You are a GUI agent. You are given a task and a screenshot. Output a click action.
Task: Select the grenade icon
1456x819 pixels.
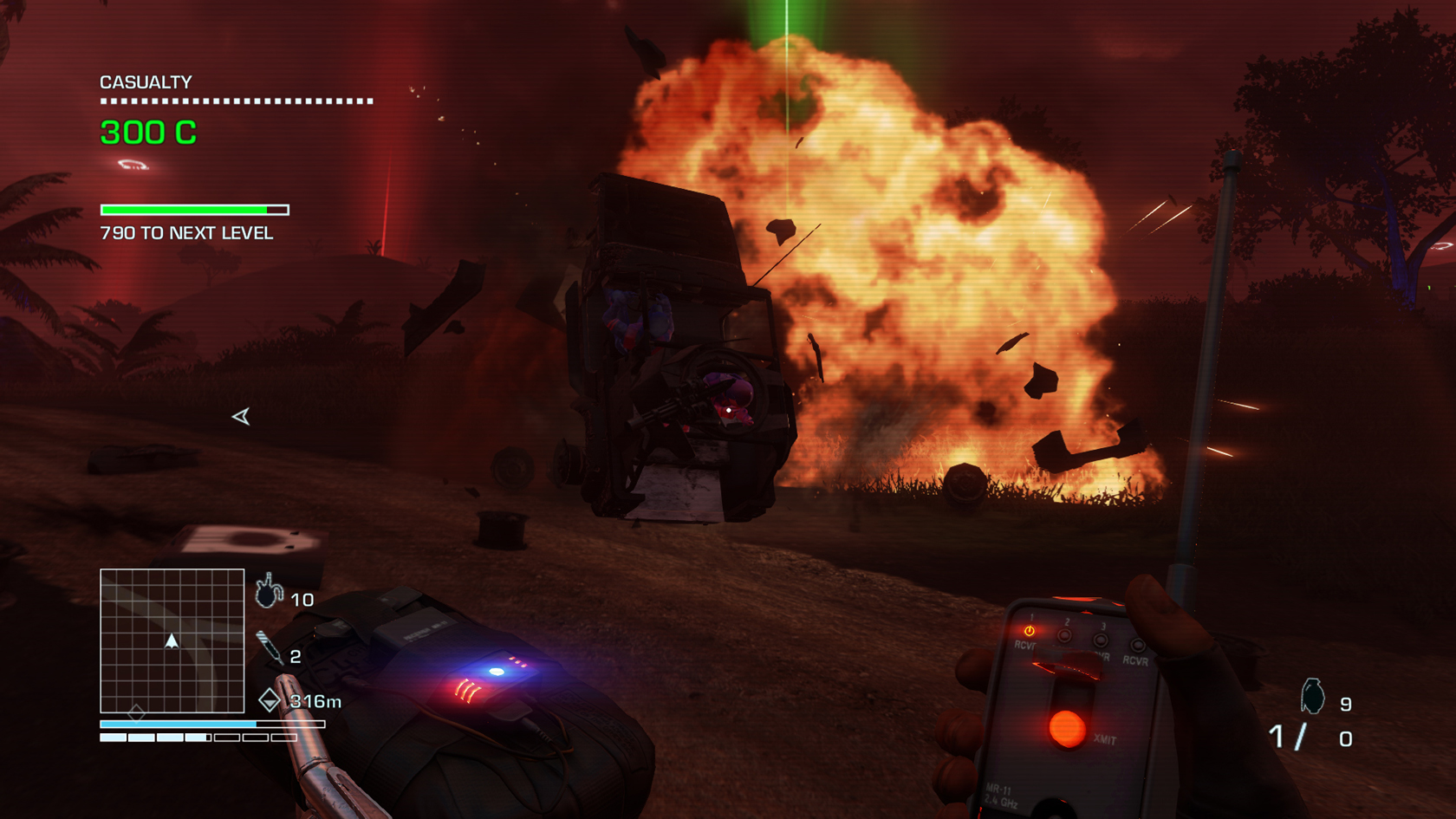tap(1312, 696)
